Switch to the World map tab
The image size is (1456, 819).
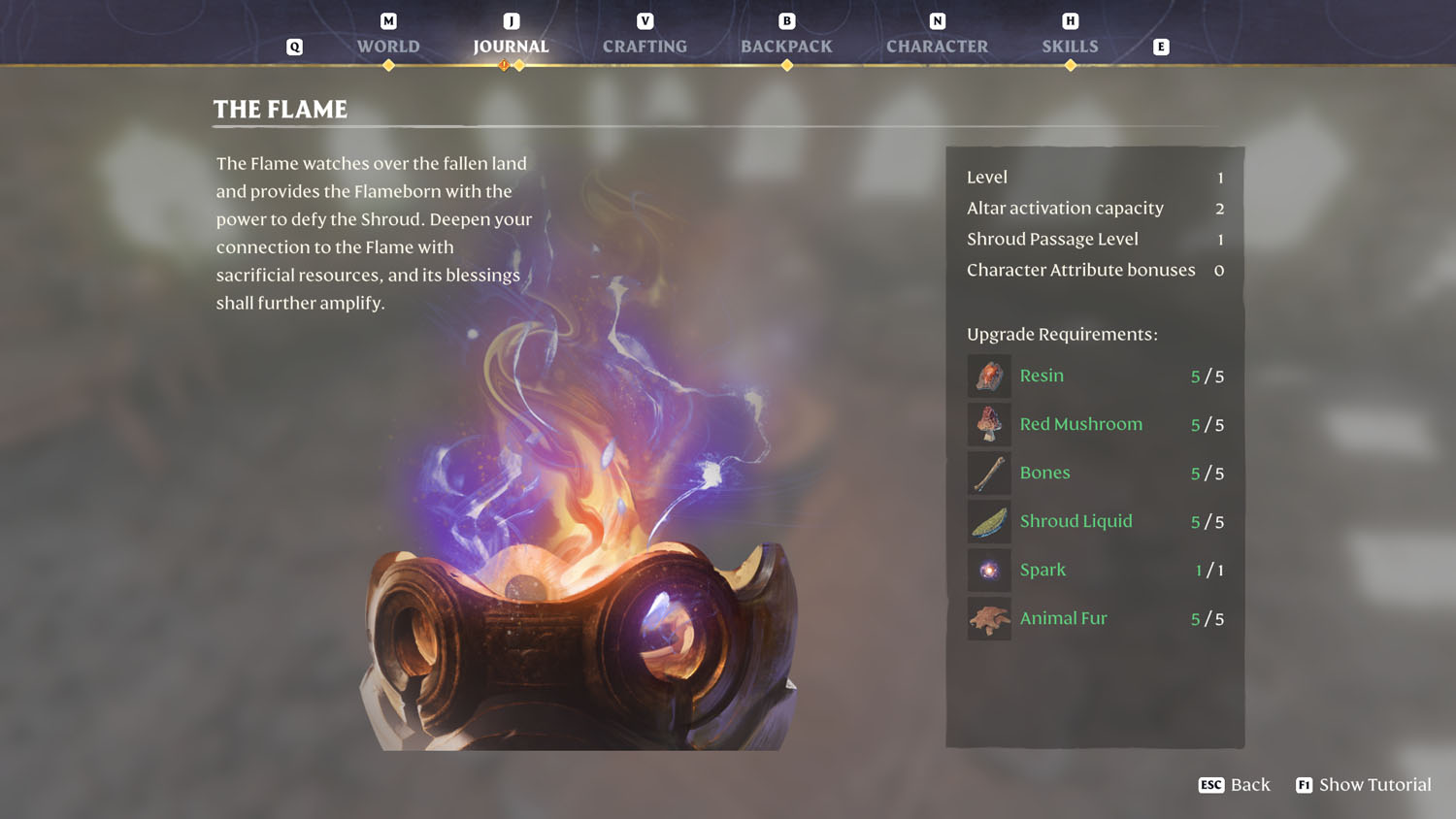click(x=387, y=46)
